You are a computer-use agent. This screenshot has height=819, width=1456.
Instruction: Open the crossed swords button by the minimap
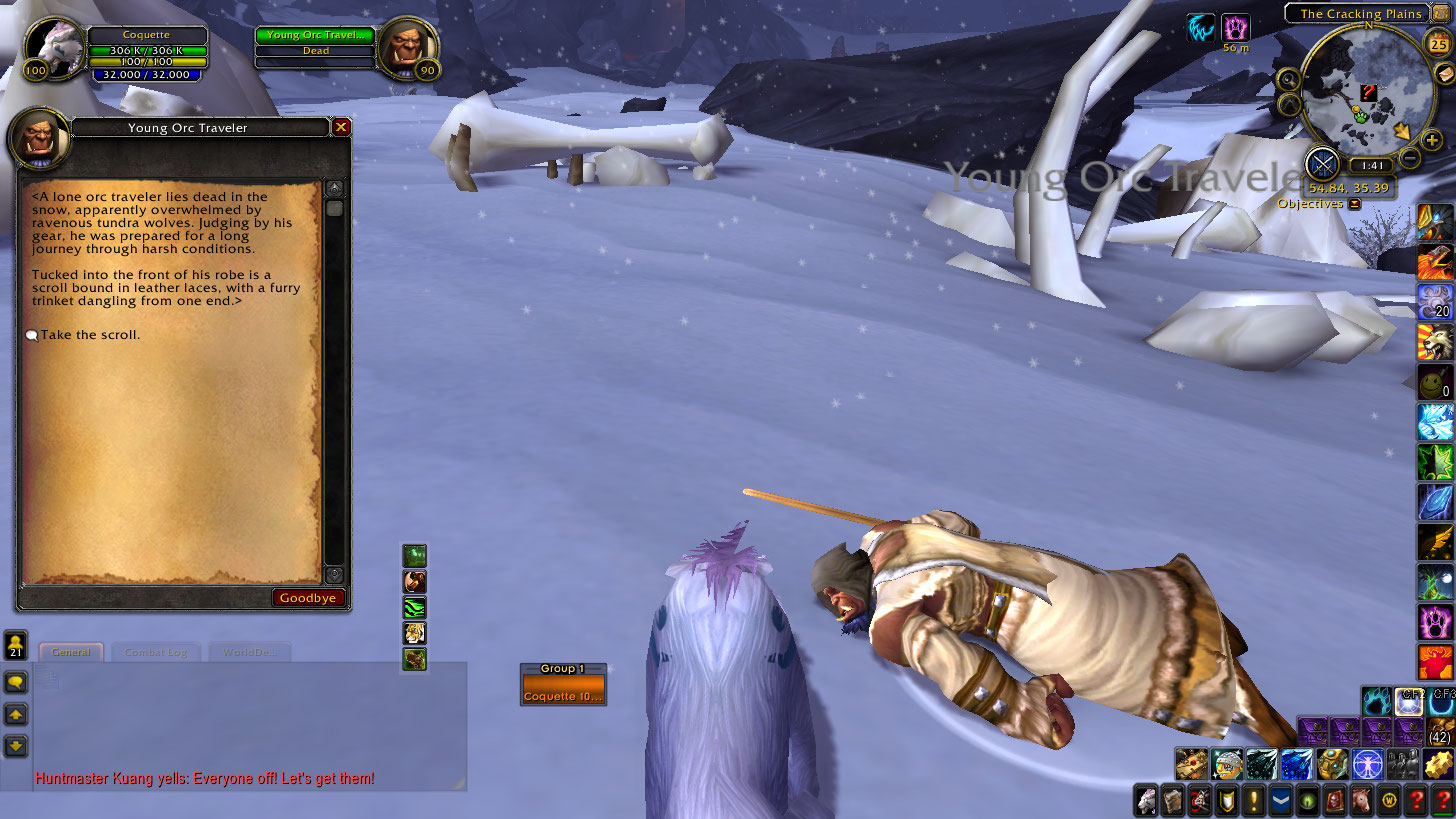1323,163
